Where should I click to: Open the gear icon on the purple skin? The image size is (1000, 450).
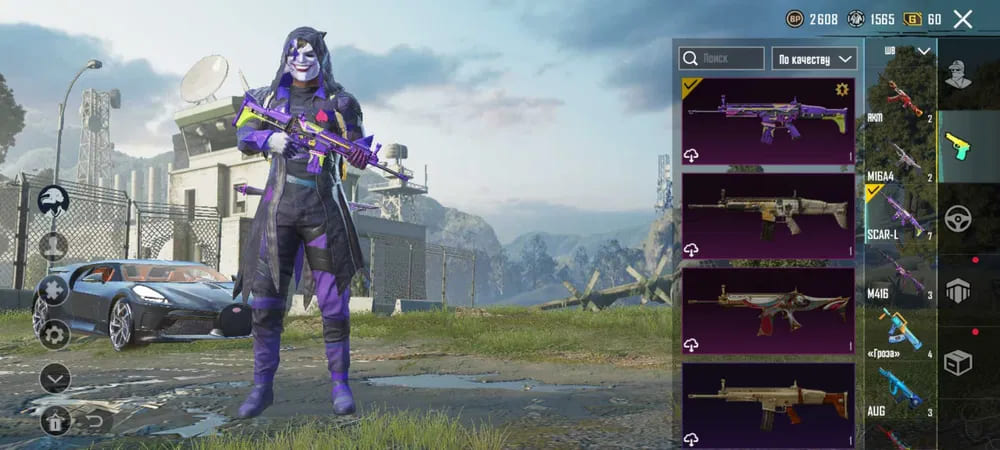click(842, 90)
